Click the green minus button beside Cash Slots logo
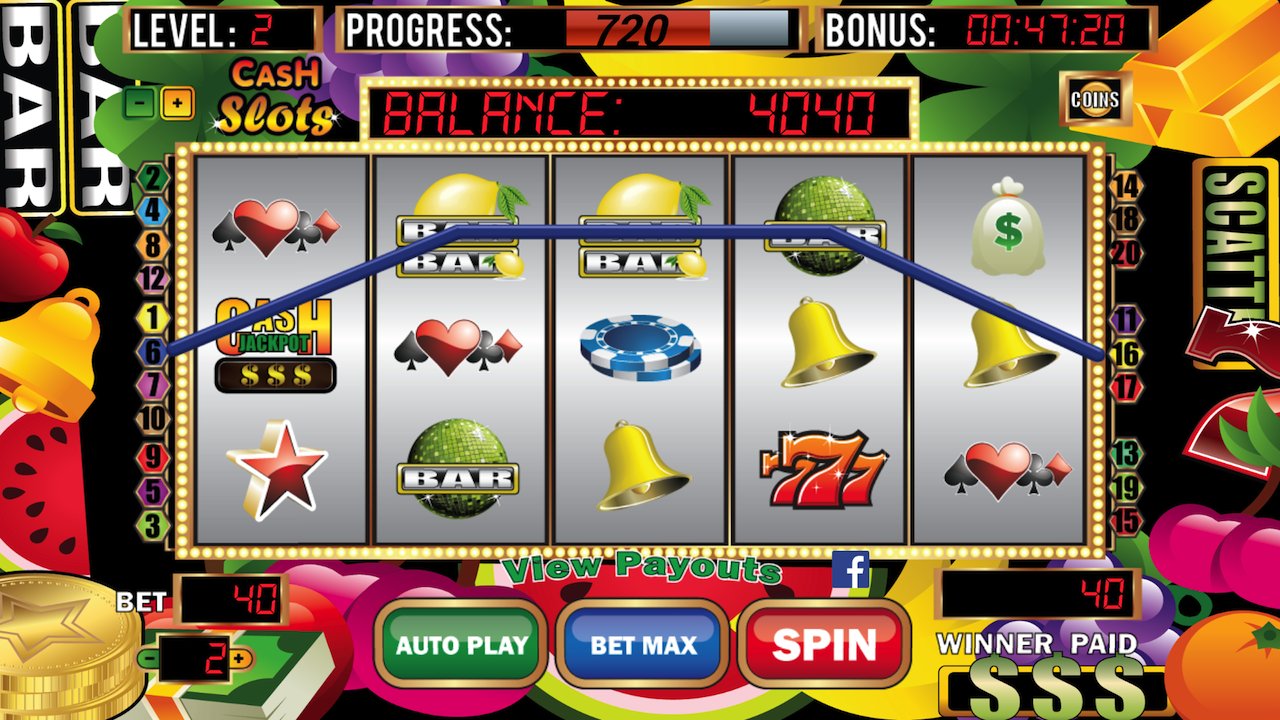 click(141, 101)
